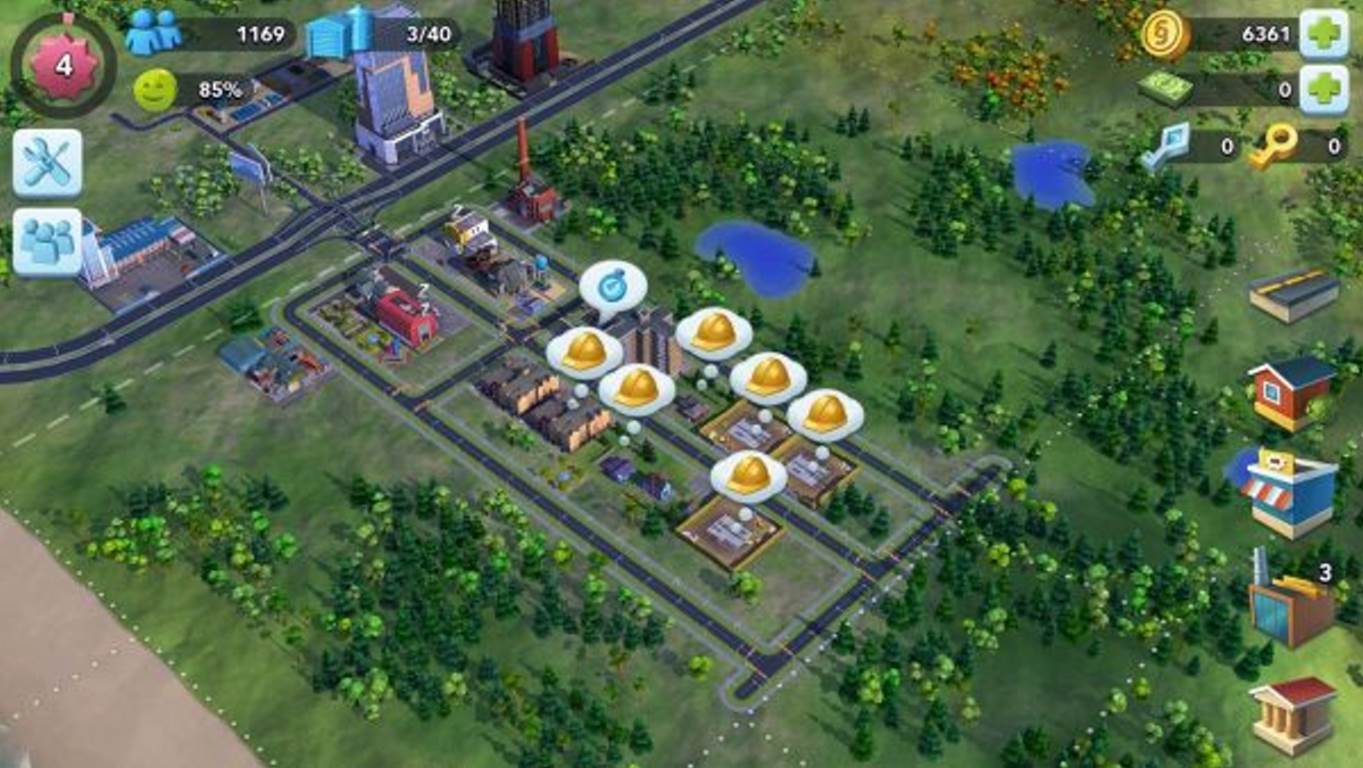1363x768 pixels.
Task: Select the red residential building under construction
Action: click(x=405, y=310)
